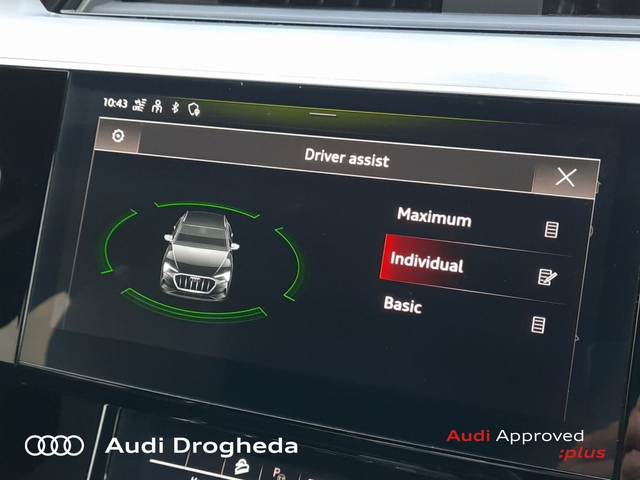The height and width of the screenshot is (480, 640).
Task: View details list for Basic mode
Action: [x=539, y=324]
